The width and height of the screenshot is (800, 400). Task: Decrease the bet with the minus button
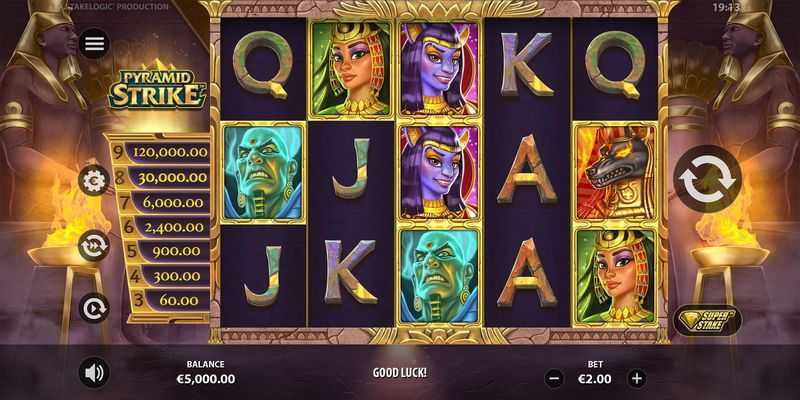pos(555,379)
